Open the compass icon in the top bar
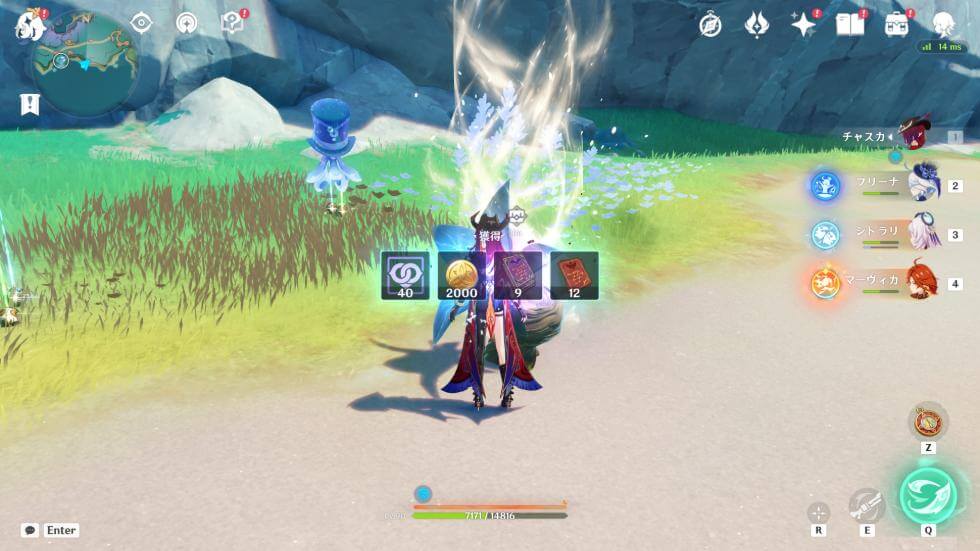Screen dimensions: 980x551 click(x=710, y=25)
